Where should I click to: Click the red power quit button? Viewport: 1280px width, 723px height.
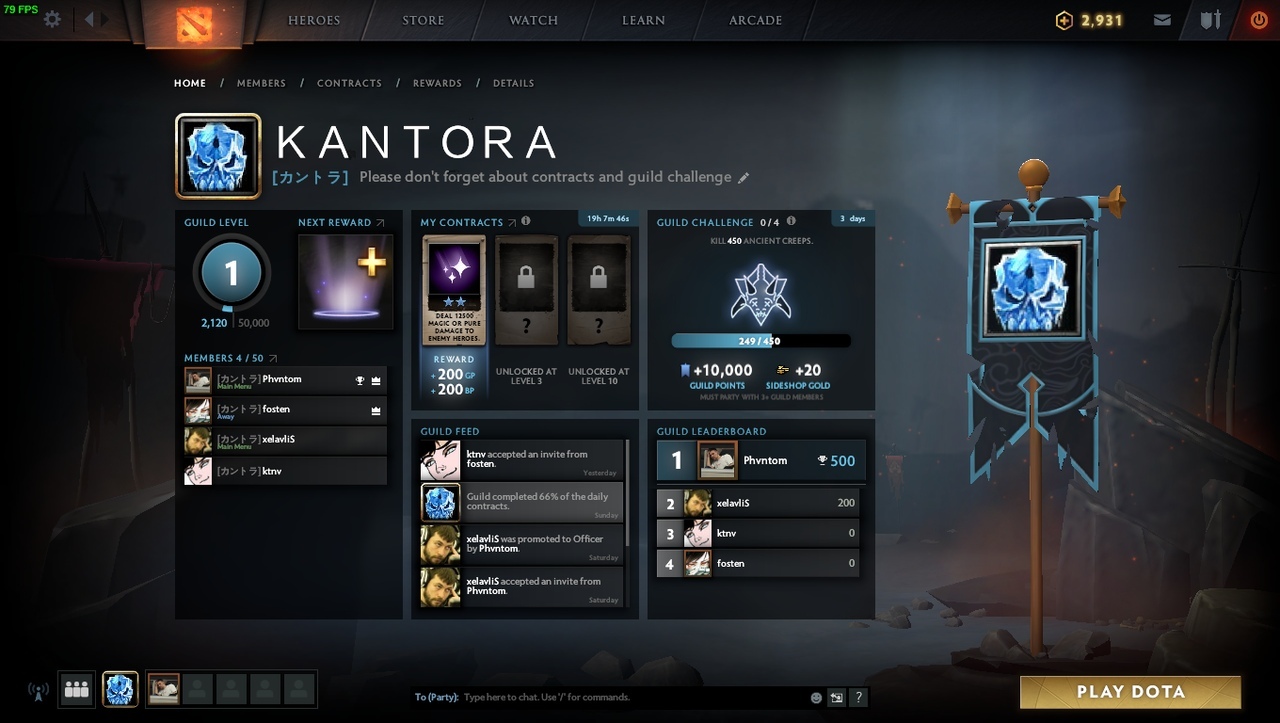coord(1258,20)
